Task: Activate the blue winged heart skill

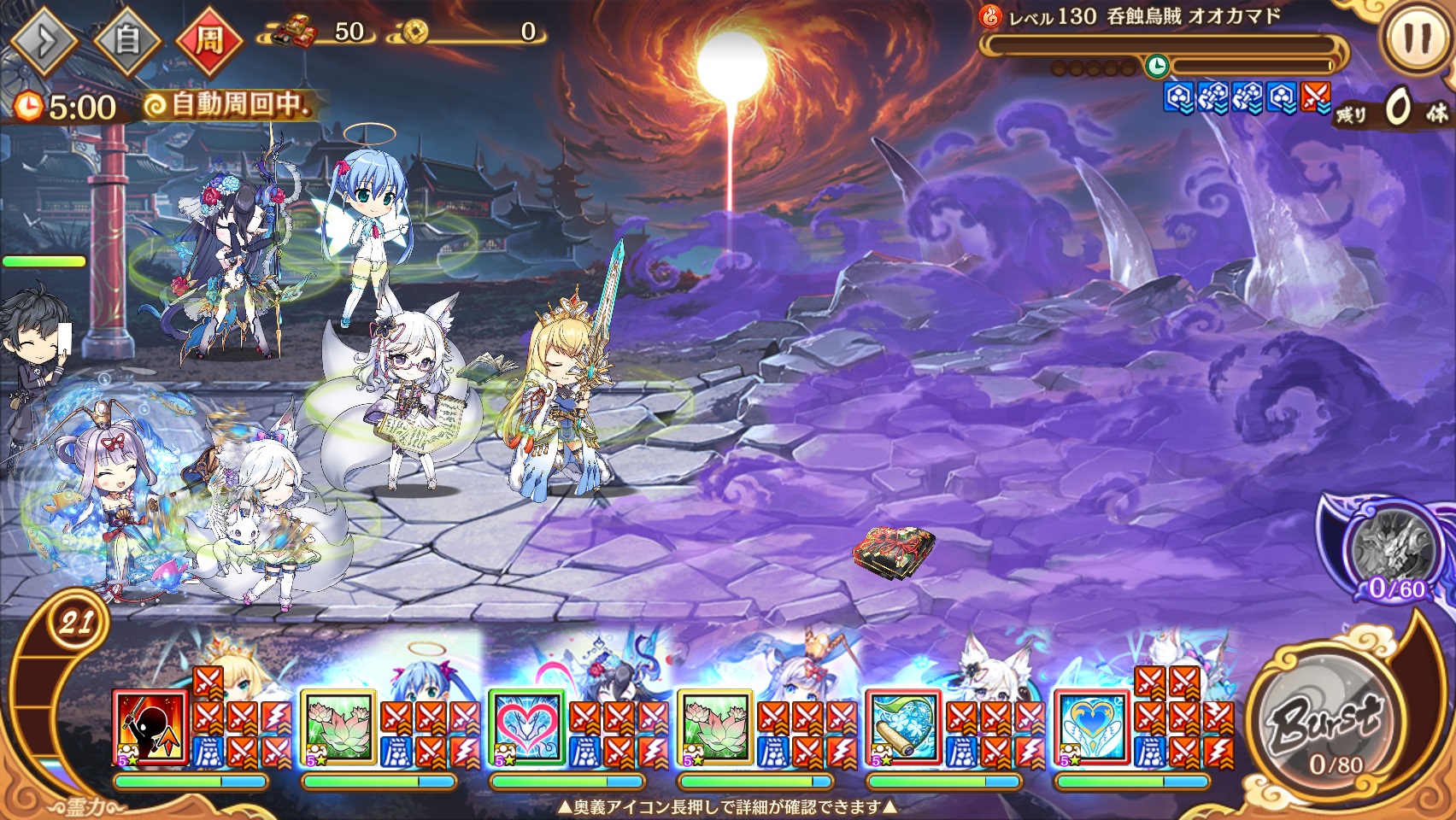Action: pyautogui.click(x=1091, y=728)
